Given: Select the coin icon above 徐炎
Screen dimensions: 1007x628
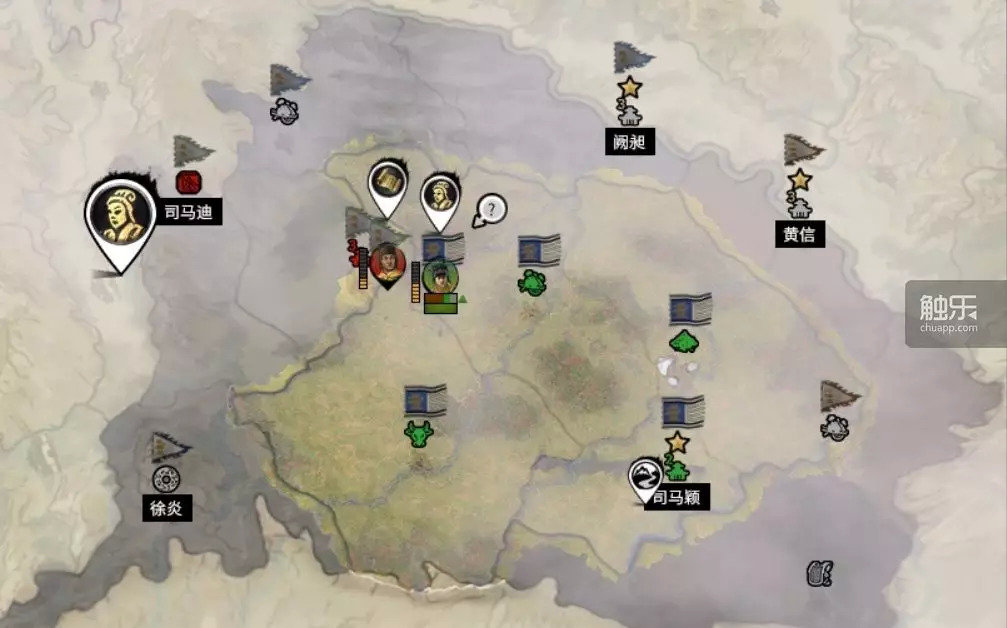Looking at the screenshot, I should pos(165,478).
